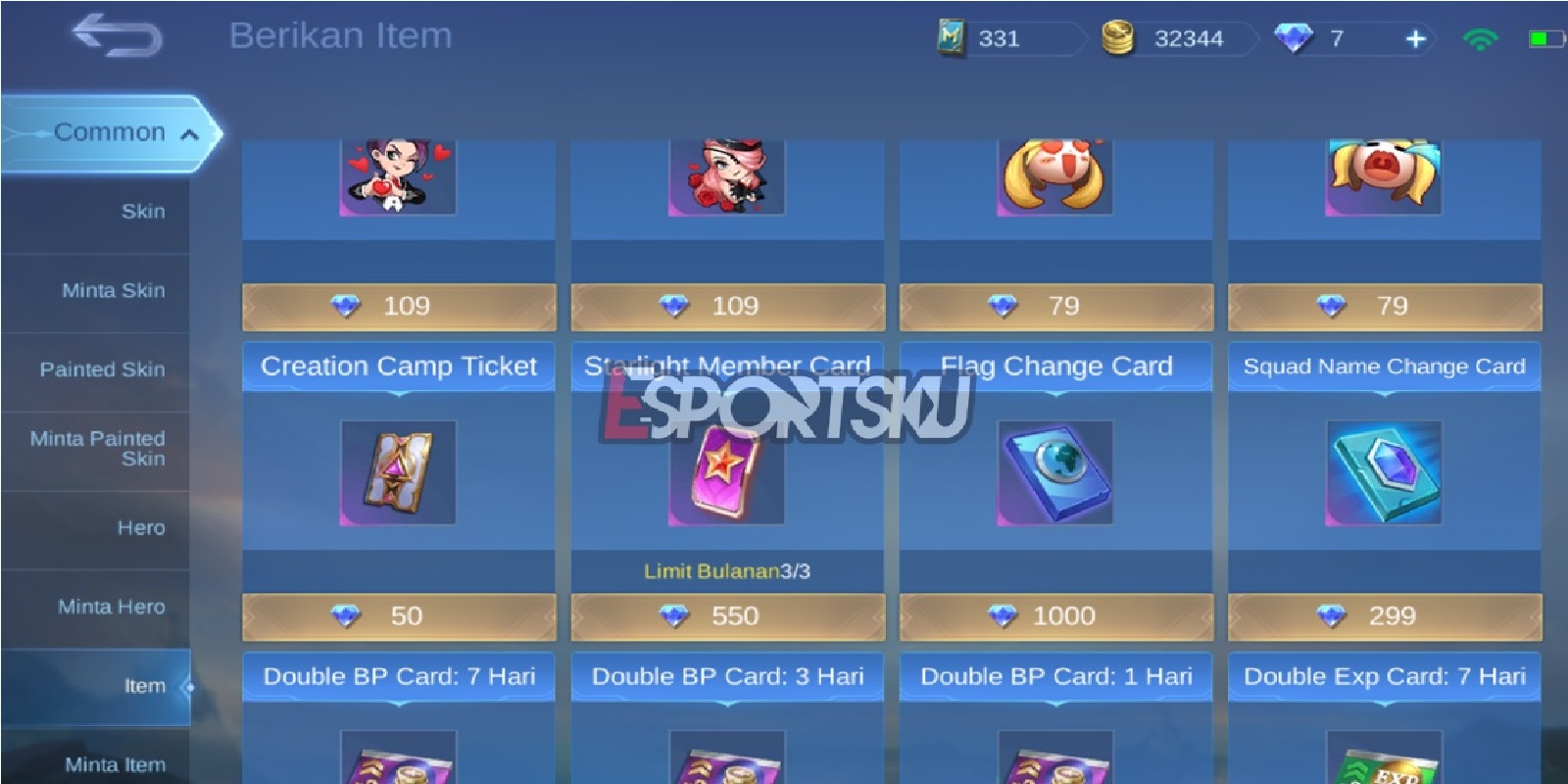Screen dimensions: 1568x784
Task: Buy the 50 diamond Creation Camp Ticket
Action: tap(398, 616)
